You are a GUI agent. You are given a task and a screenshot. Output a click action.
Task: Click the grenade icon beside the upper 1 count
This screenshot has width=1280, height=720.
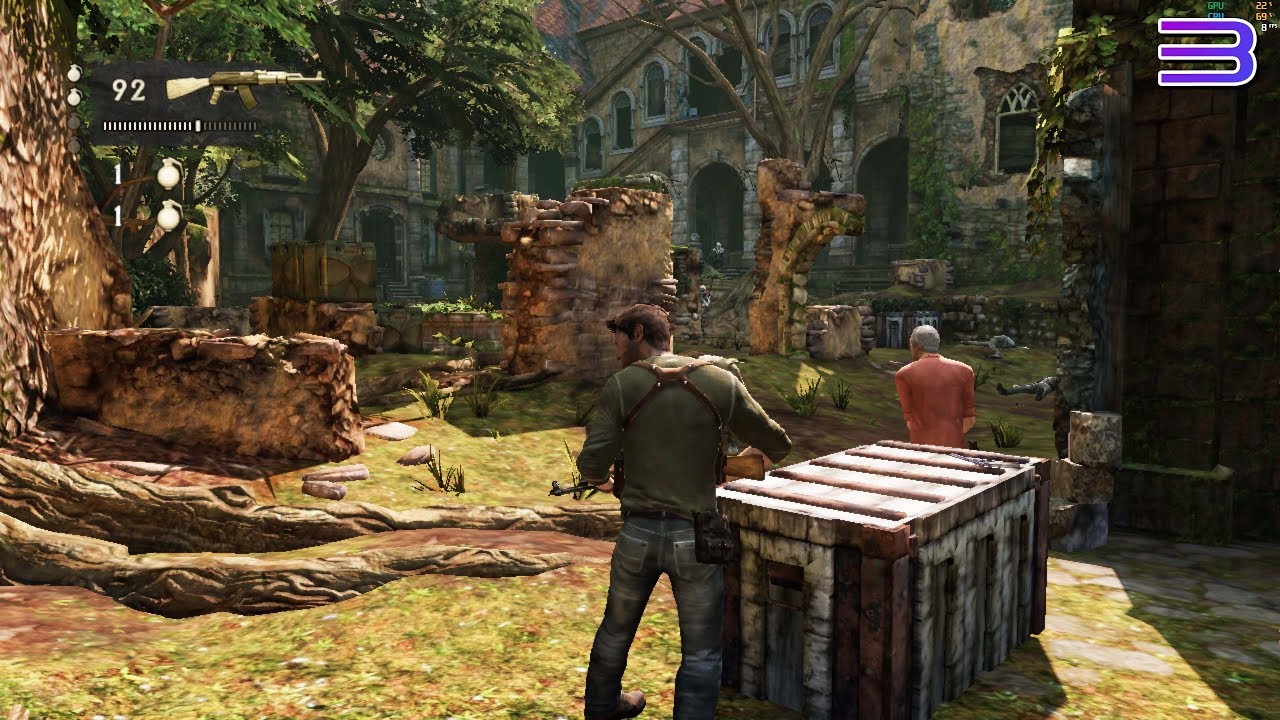tap(170, 175)
